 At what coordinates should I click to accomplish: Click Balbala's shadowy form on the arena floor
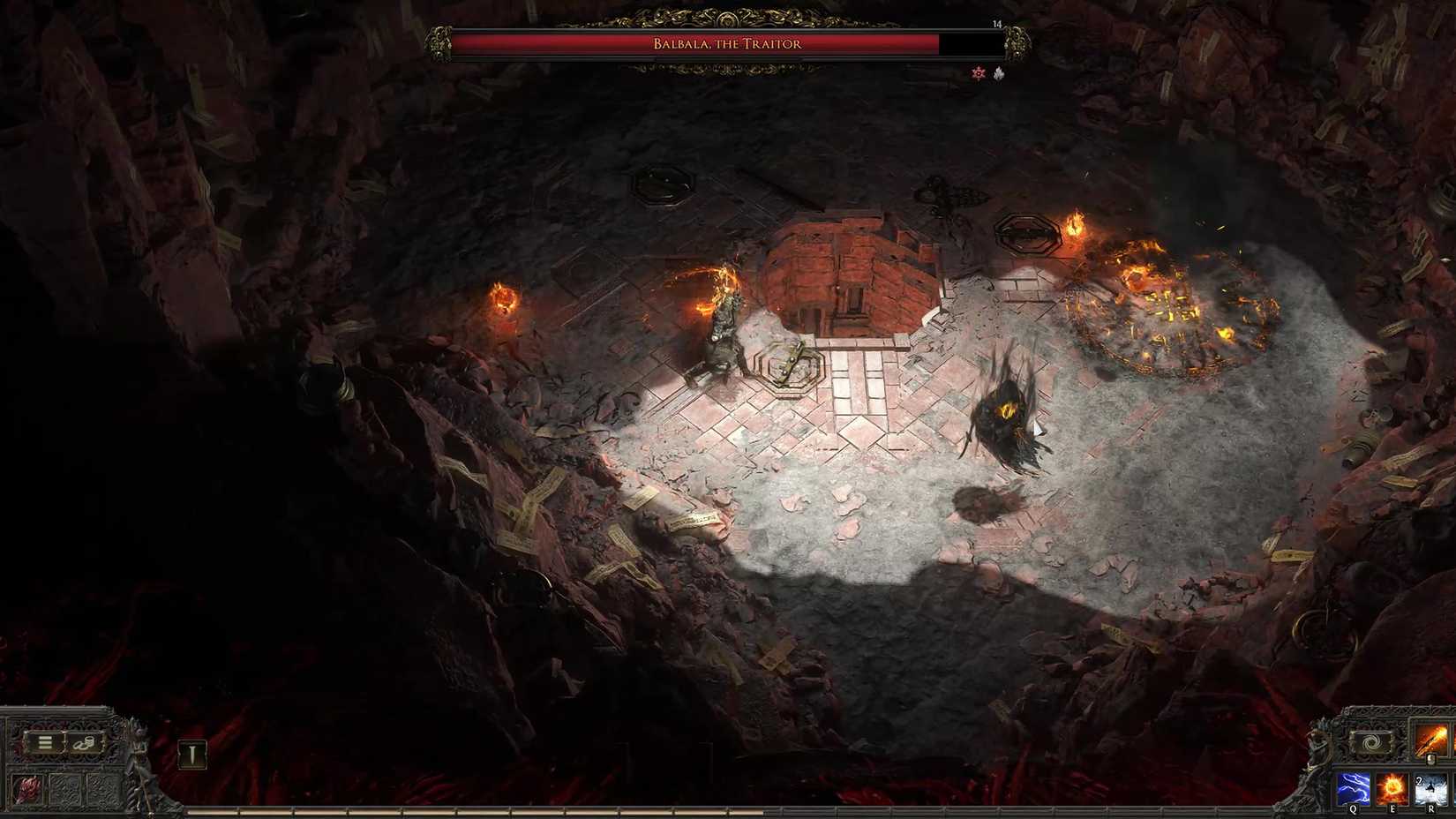point(1006,415)
